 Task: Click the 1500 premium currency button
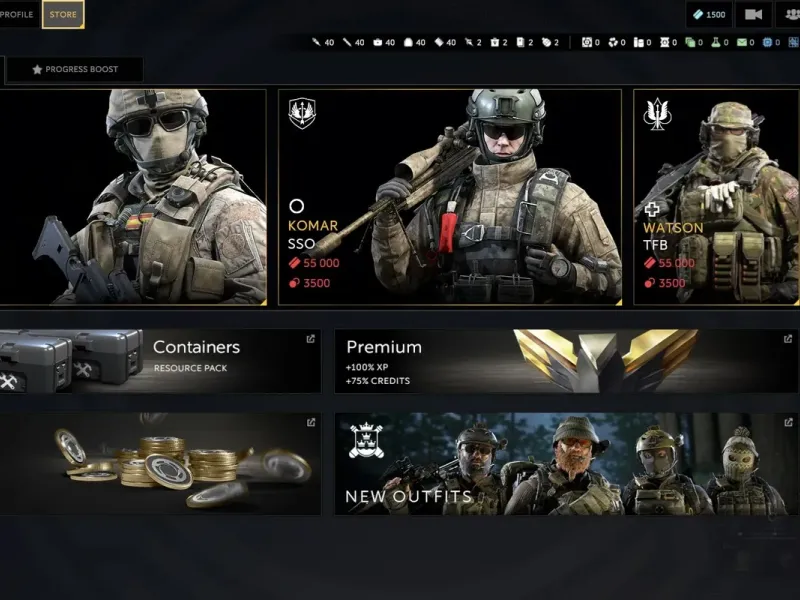coord(708,14)
